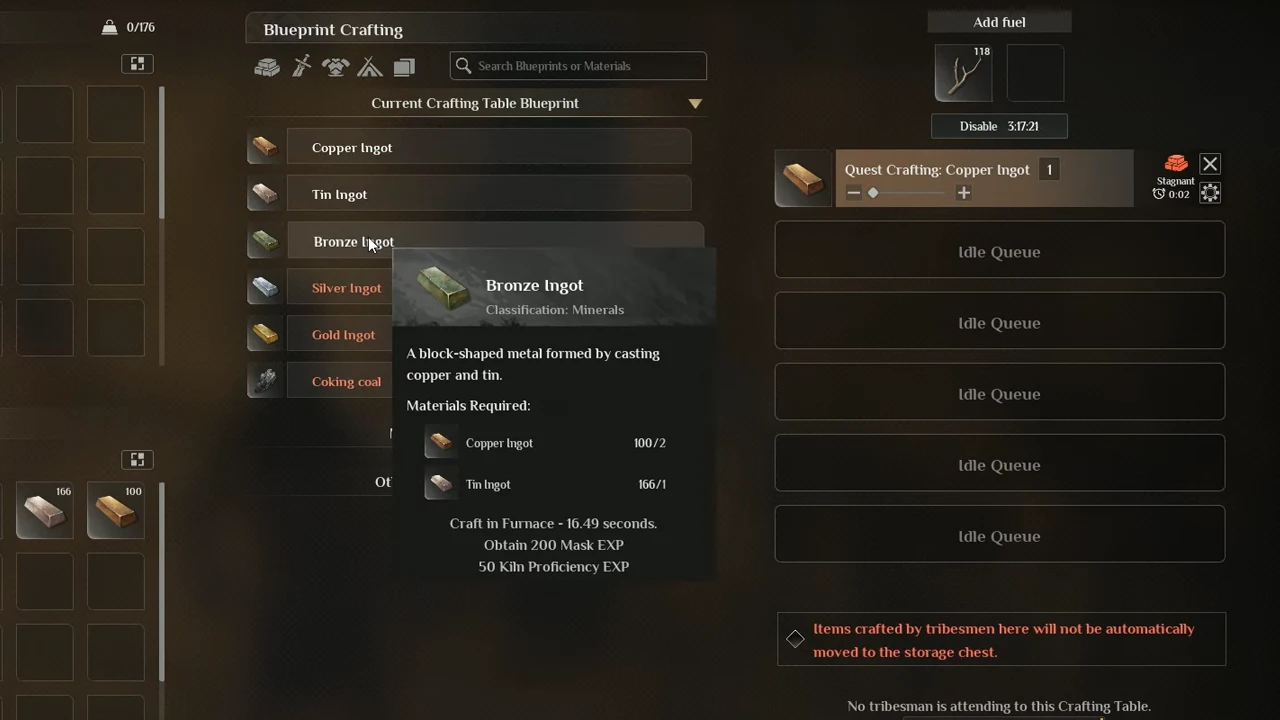Cancel the Copper Ingot quest crafting
1280x720 pixels.
click(1210, 164)
